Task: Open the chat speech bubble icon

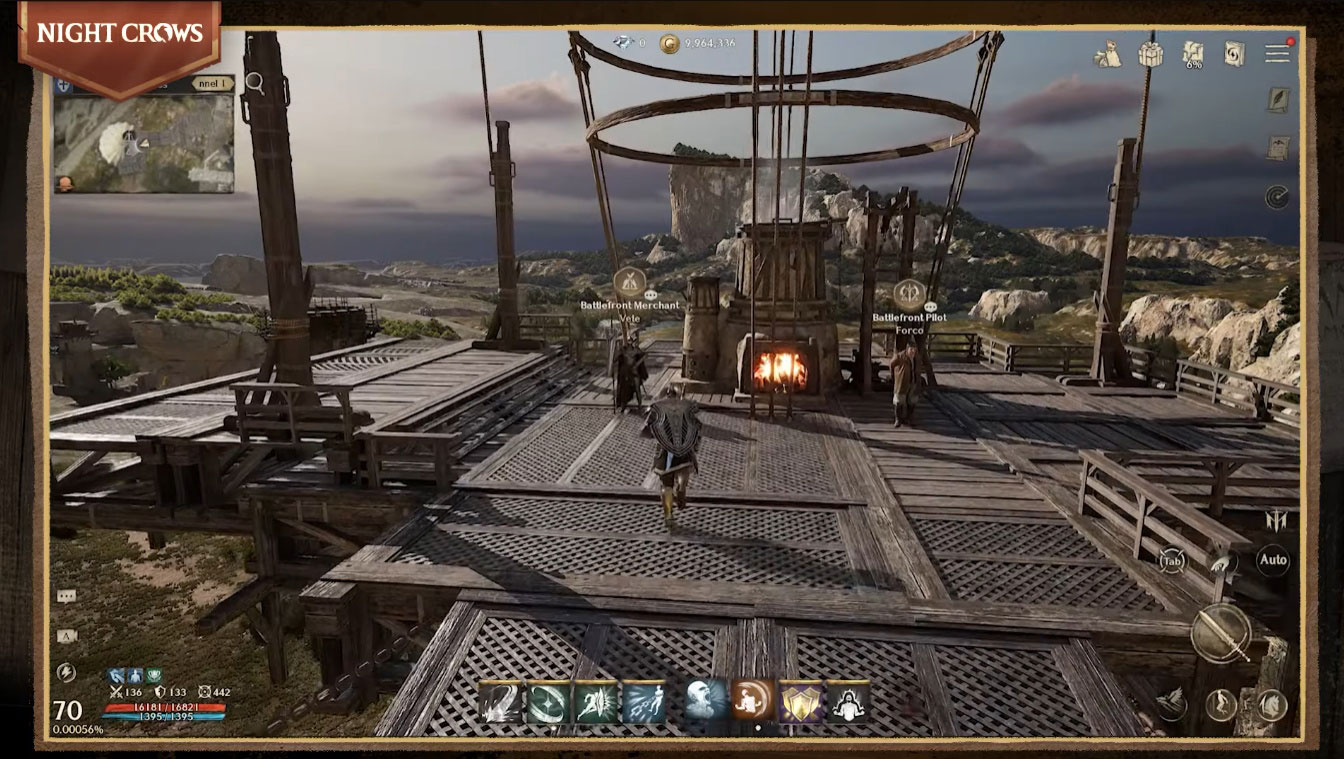Action: pos(67,596)
